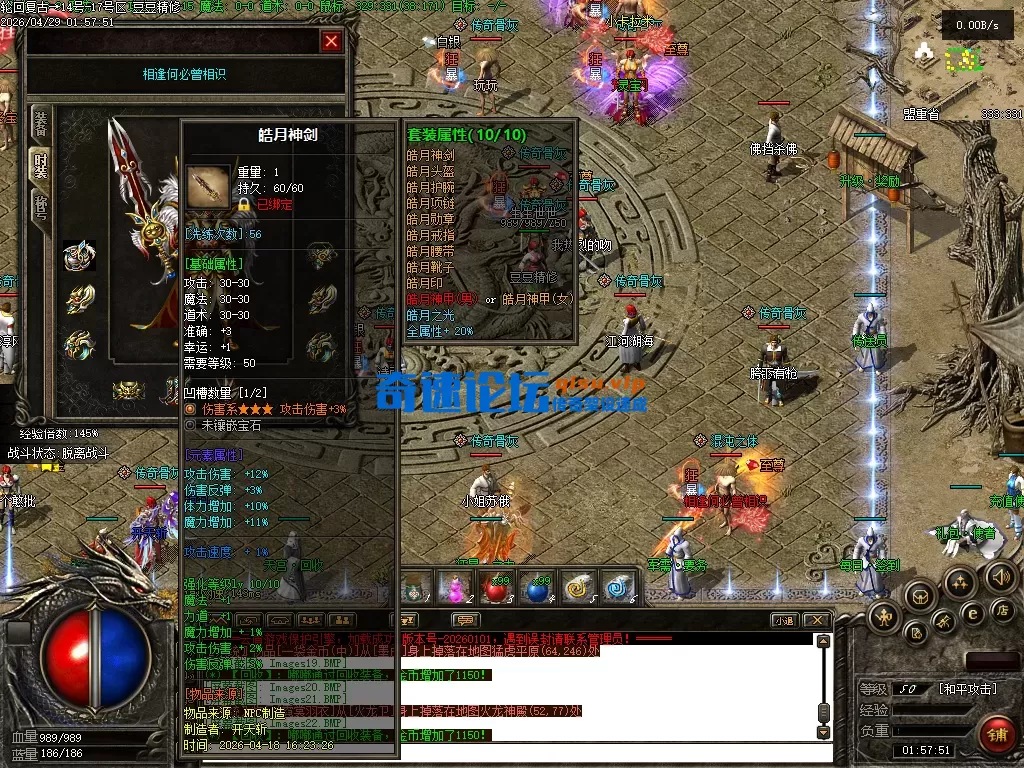Toggle sound with the speaker icon
Image resolution: width=1024 pixels, height=768 pixels.
coord(1000,576)
